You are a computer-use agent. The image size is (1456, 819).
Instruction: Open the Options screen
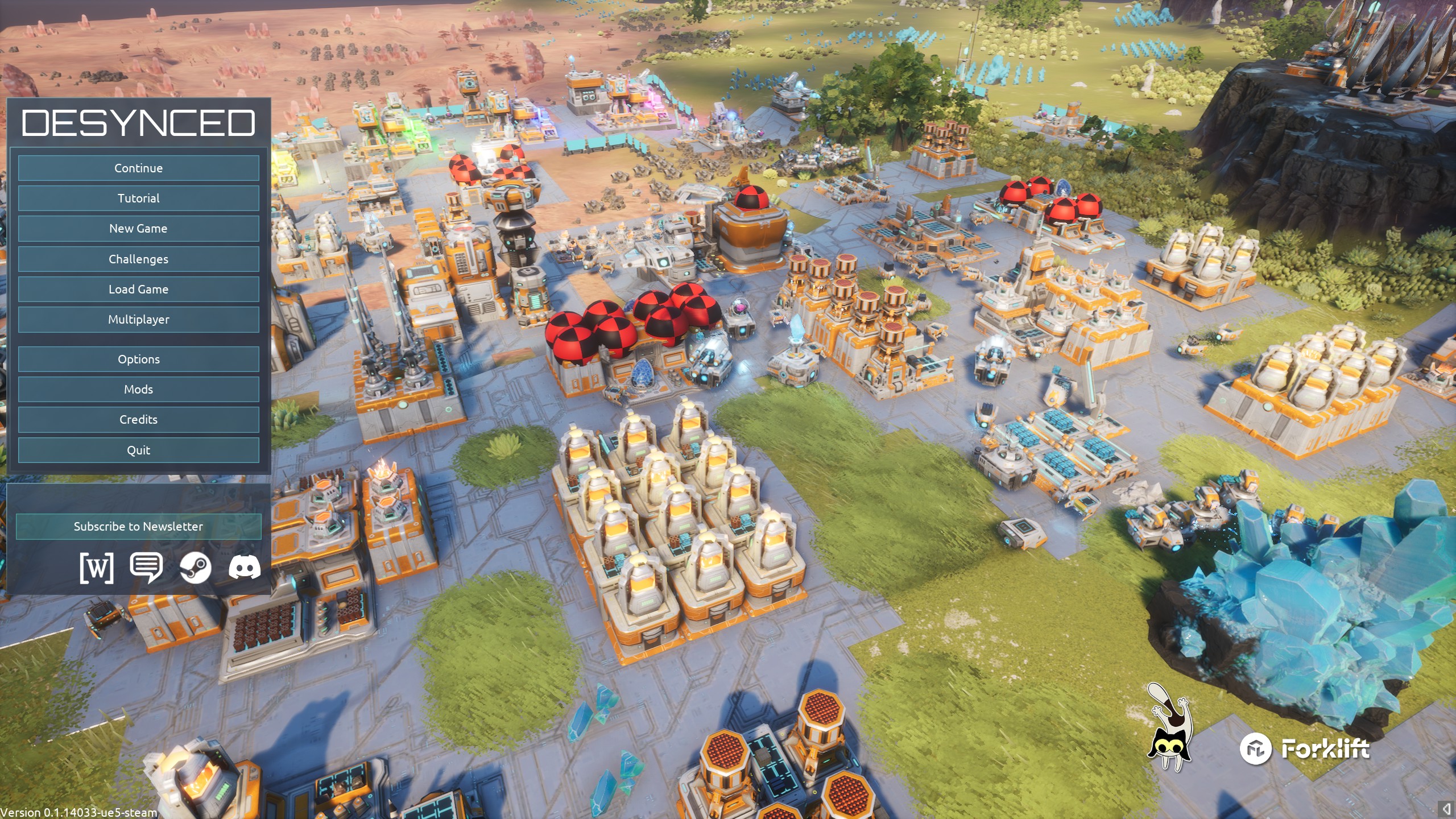coord(138,359)
